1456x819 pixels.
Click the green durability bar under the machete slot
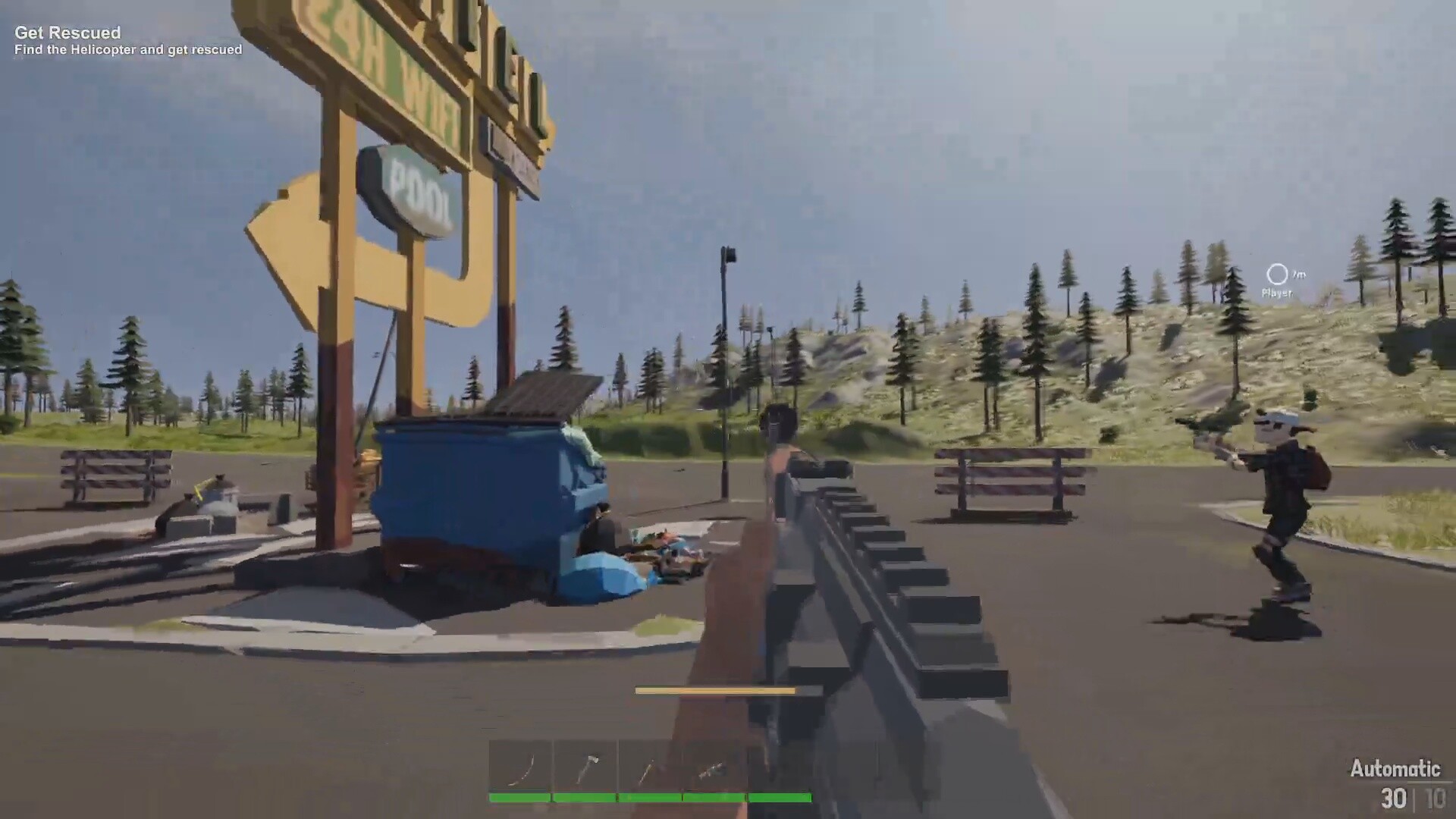pos(519,797)
